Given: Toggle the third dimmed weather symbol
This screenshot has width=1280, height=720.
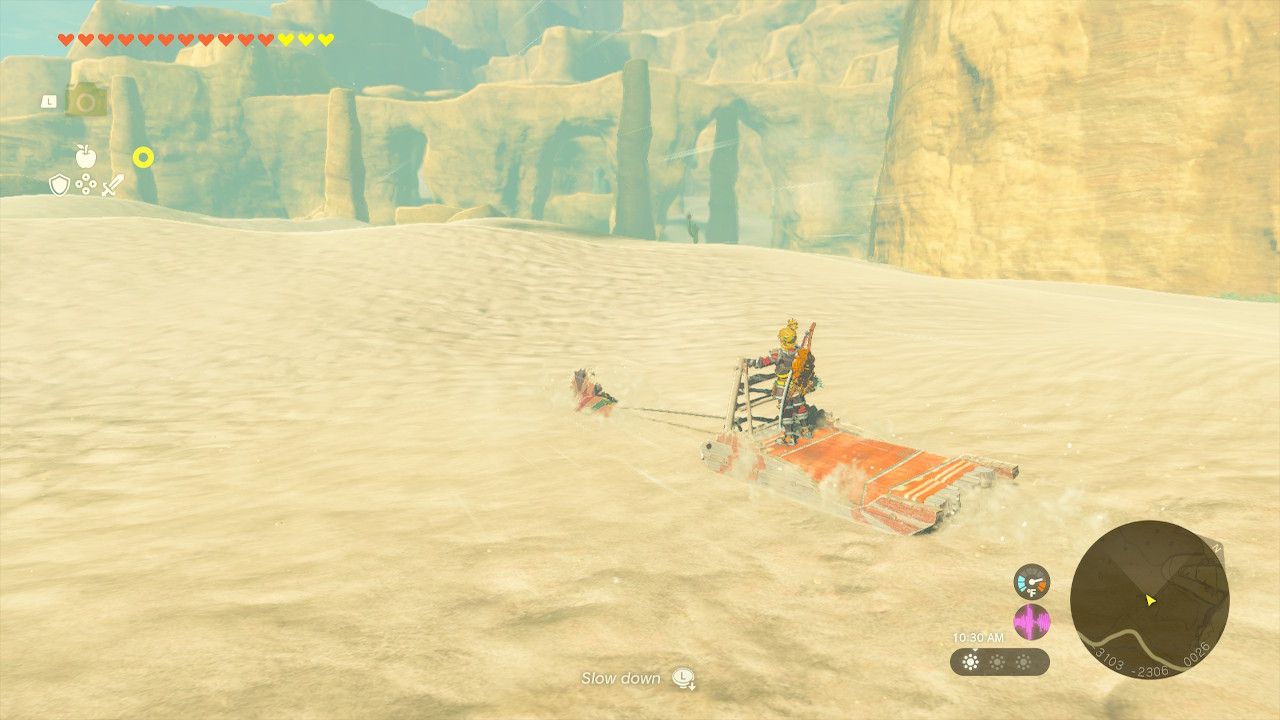Looking at the screenshot, I should point(1023,661).
